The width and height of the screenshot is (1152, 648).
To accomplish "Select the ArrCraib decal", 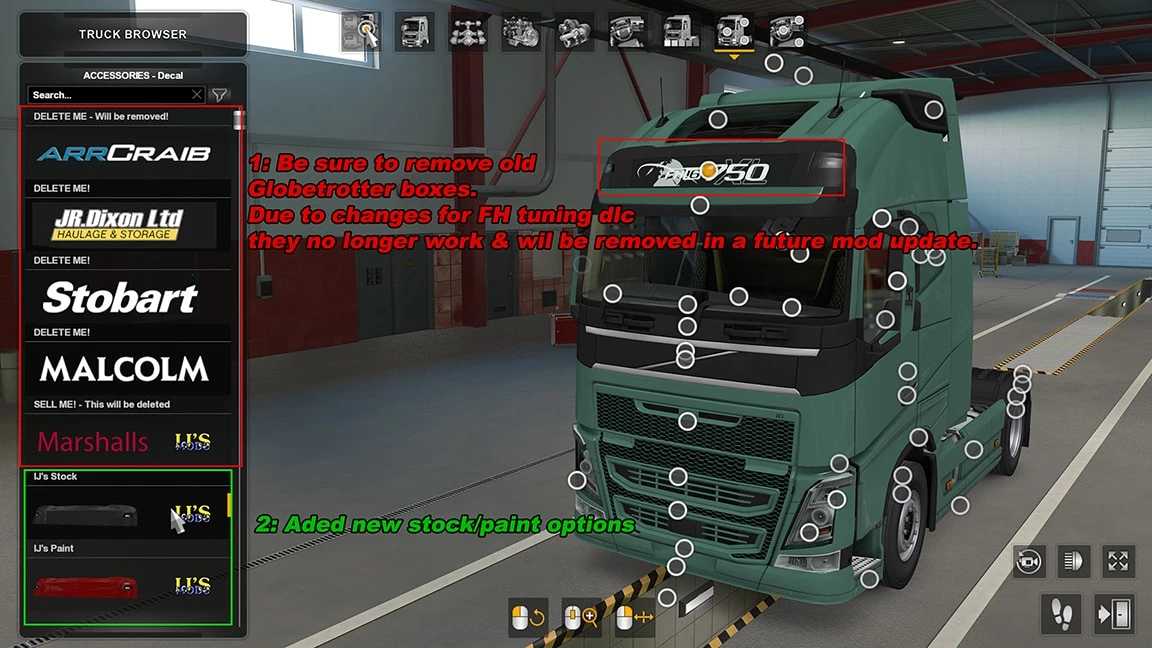I will (x=125, y=153).
